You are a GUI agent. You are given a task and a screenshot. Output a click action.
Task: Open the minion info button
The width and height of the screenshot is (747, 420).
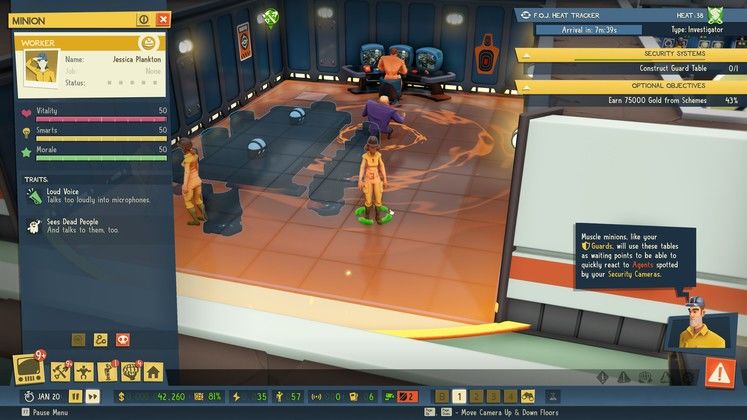tap(143, 19)
